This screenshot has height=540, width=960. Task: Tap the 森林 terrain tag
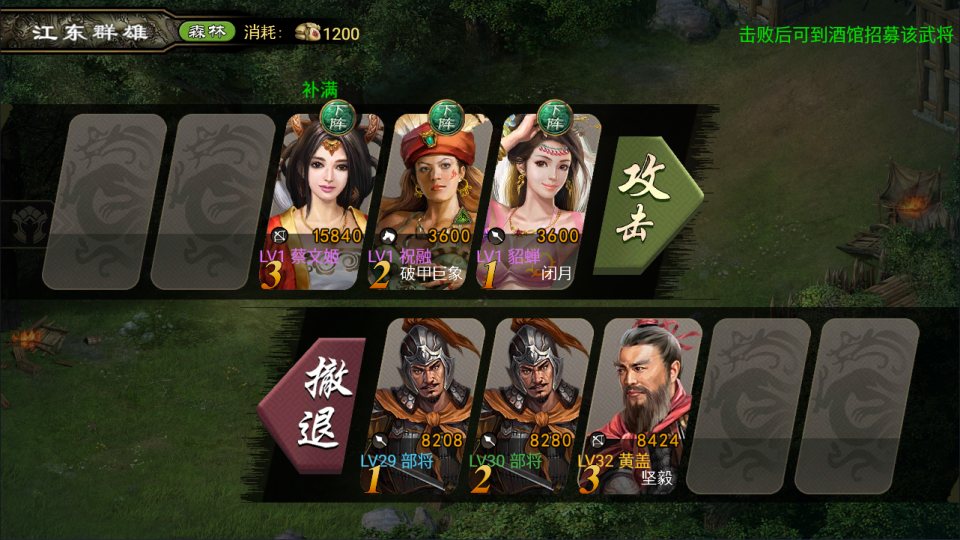(207, 32)
